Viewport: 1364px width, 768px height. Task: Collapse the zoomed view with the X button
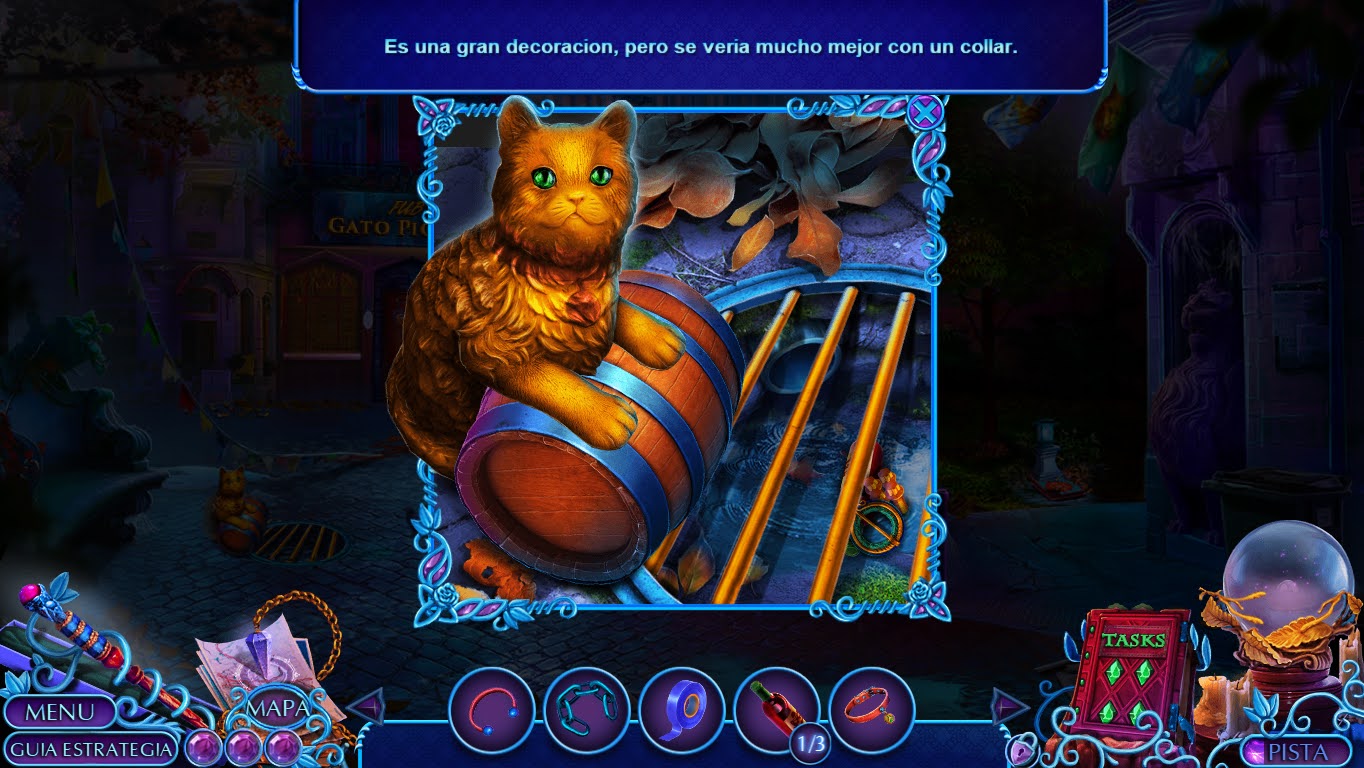pos(926,113)
